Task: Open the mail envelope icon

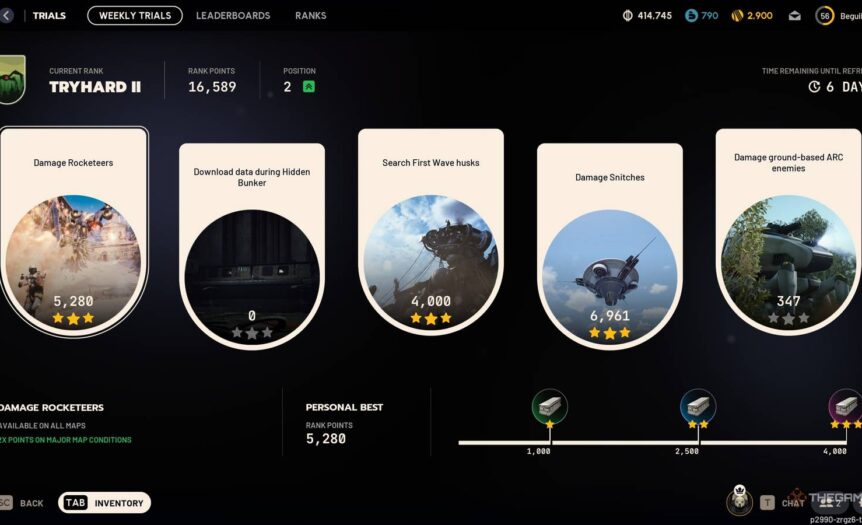Action: pos(795,16)
